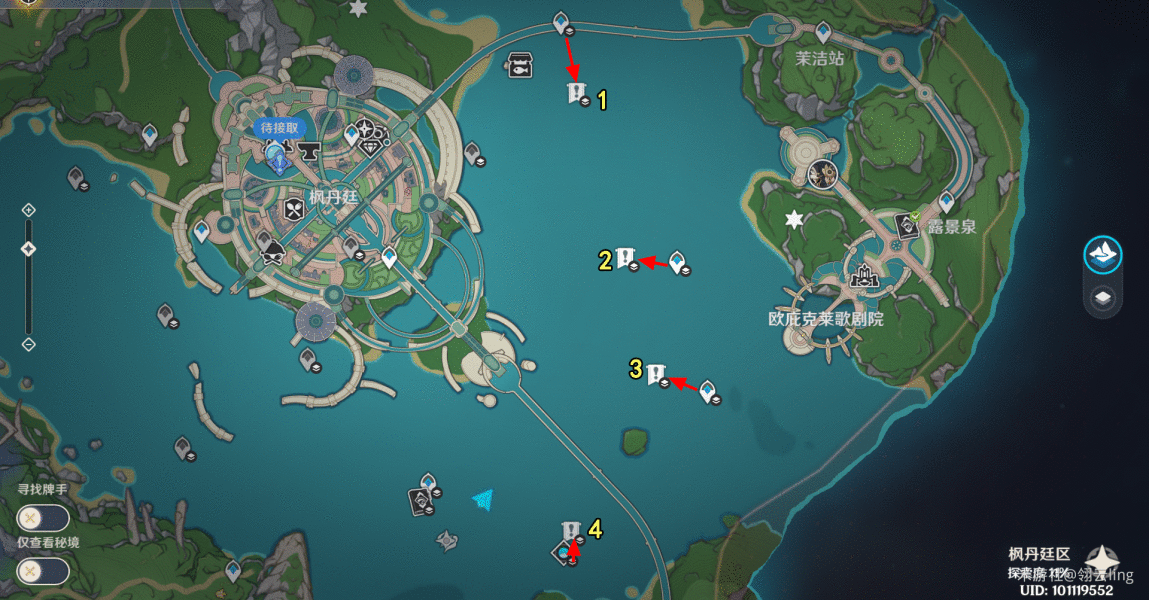Viewport: 1149px width, 600px height.
Task: Click the map zoom-in plus button
Action: [28, 210]
